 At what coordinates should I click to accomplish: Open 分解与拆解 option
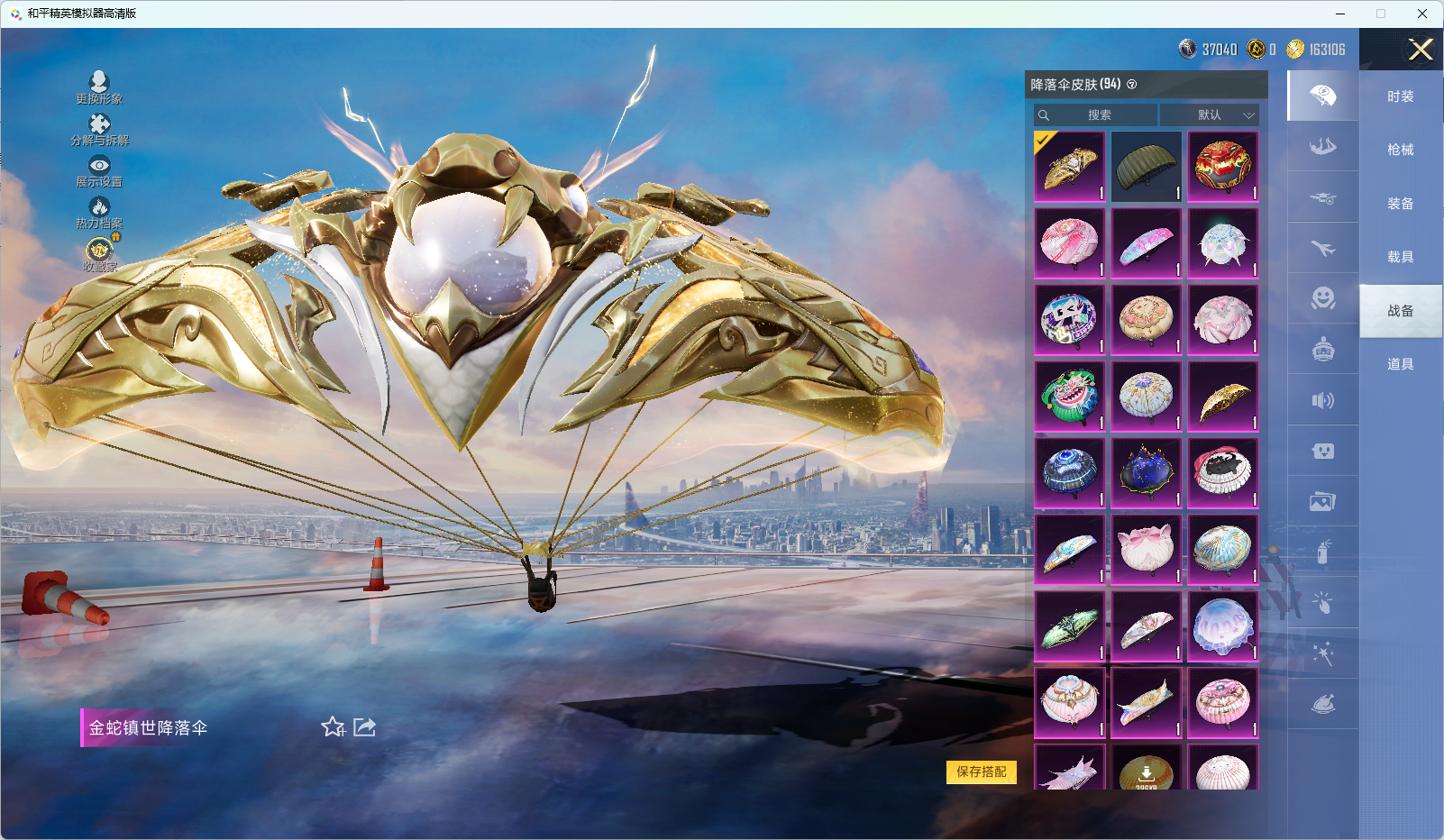[x=99, y=129]
